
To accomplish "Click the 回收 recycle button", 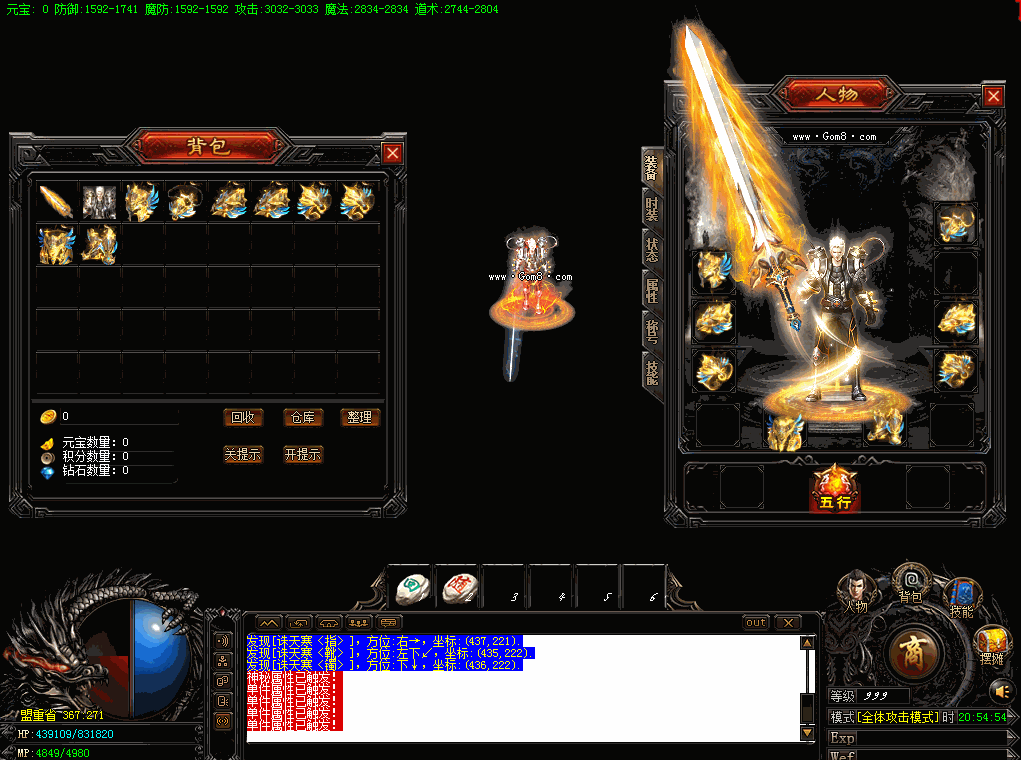I will coord(243,418).
